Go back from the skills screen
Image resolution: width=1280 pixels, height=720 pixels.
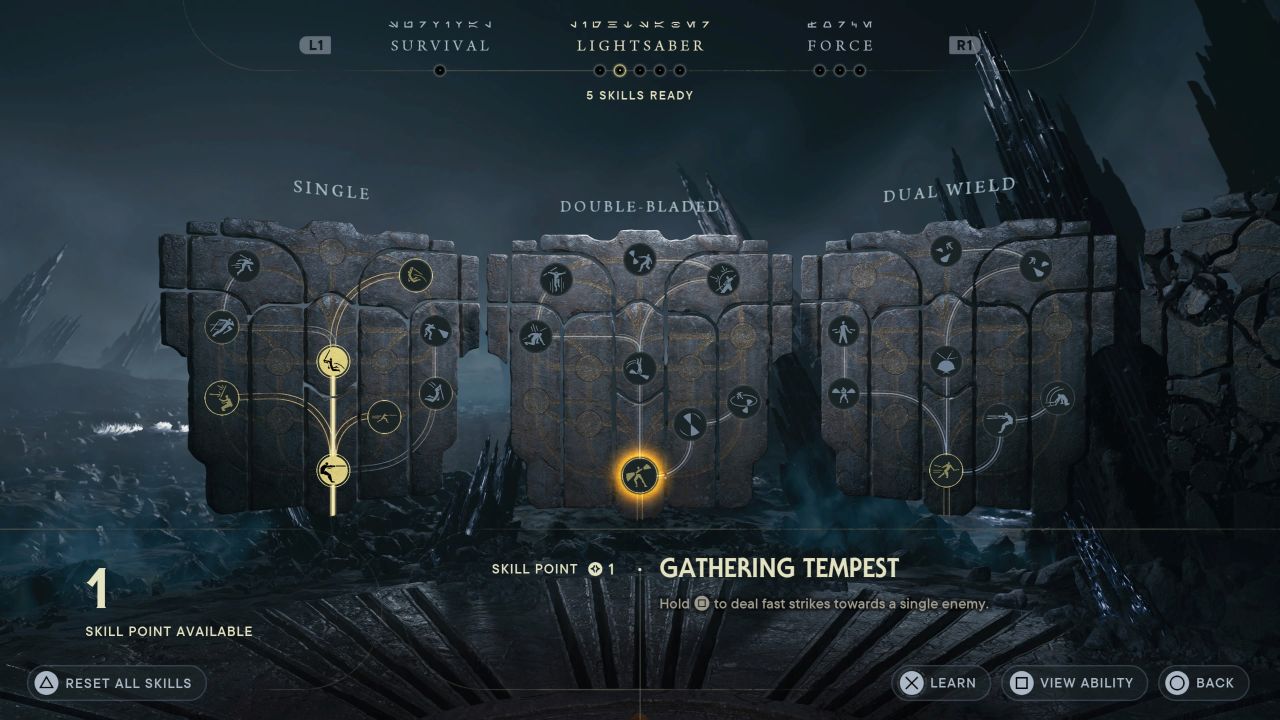pos(1203,683)
